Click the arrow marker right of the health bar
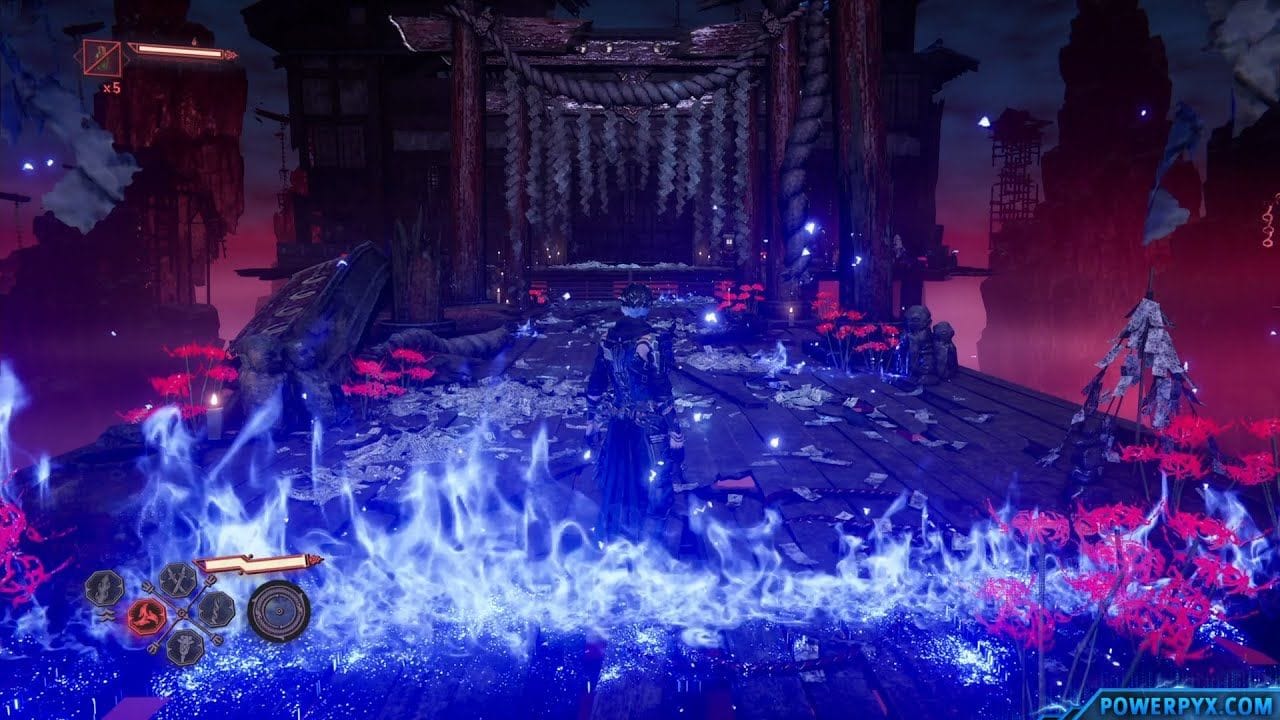 point(230,56)
